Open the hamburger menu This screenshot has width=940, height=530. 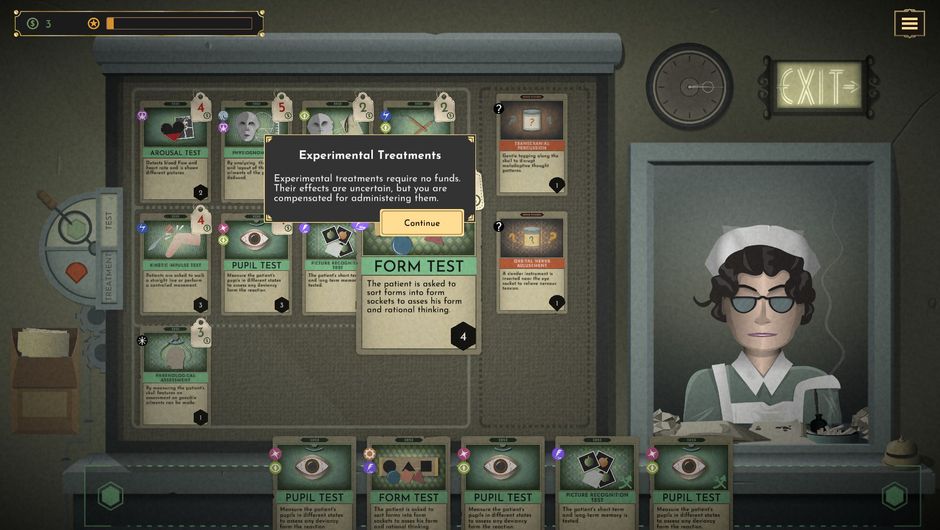click(x=909, y=24)
